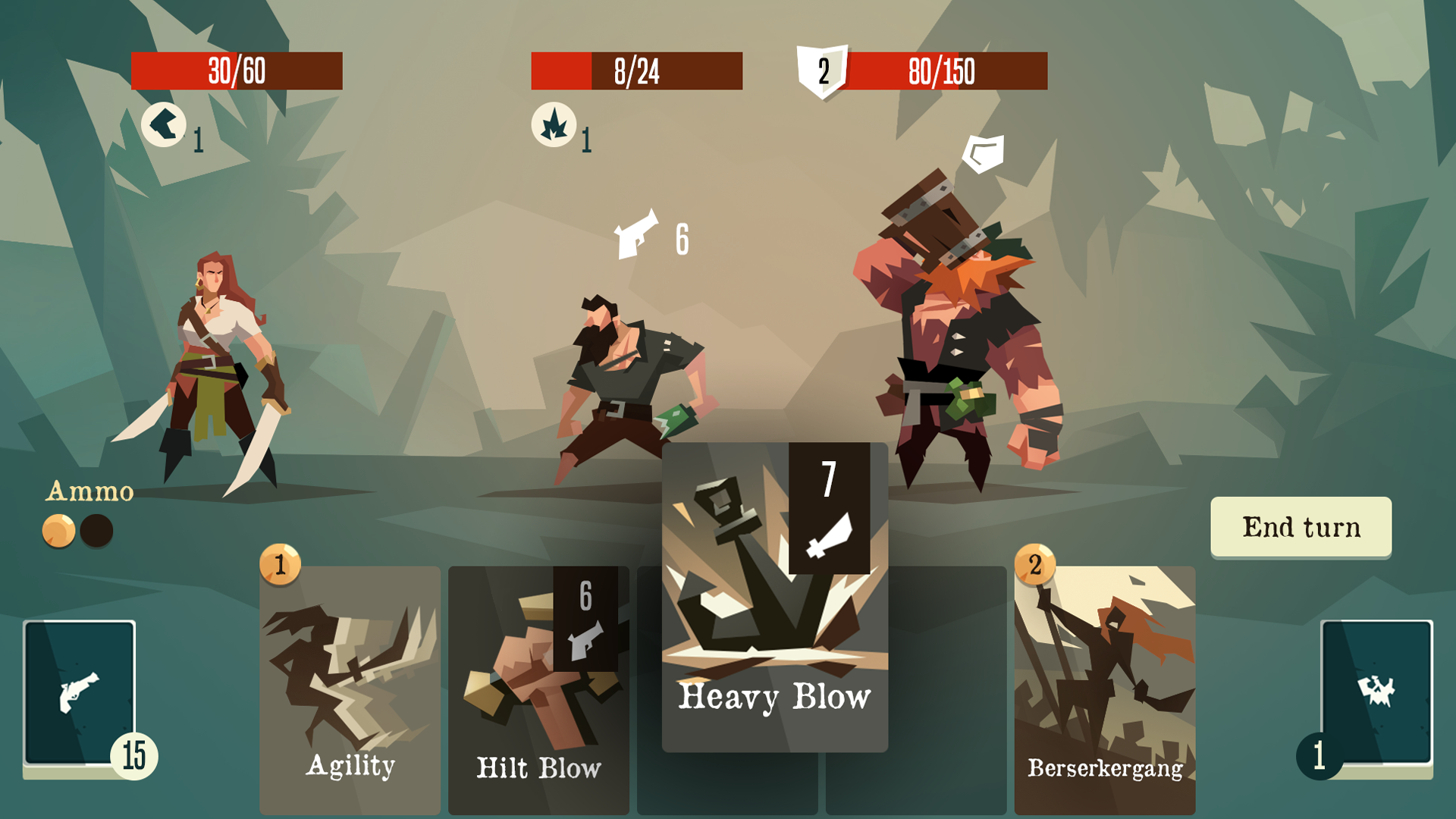Choose the Heavy Blow card
This screenshot has height=819, width=1456.
pos(774,599)
